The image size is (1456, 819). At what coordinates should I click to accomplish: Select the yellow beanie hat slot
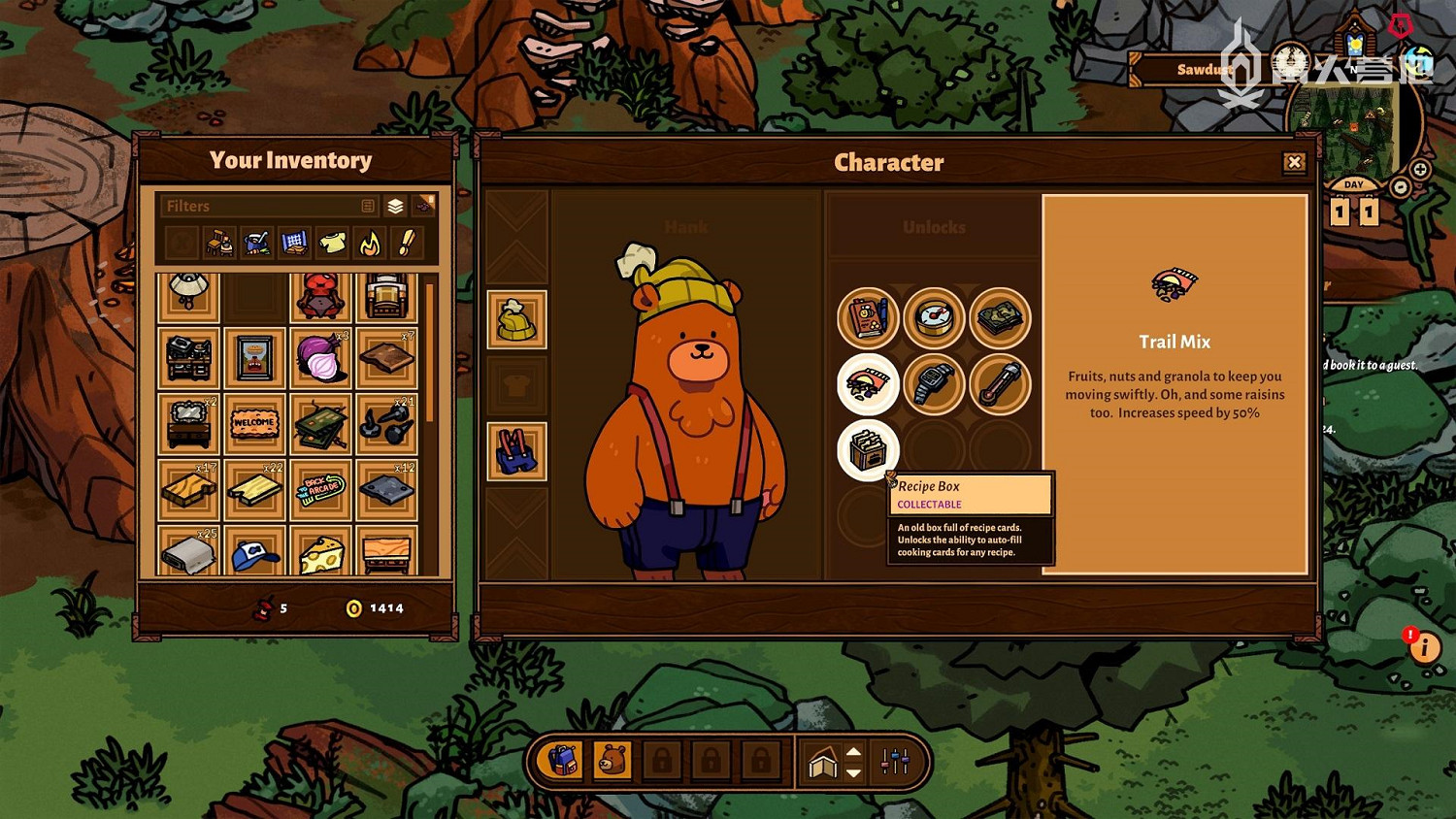pos(516,319)
